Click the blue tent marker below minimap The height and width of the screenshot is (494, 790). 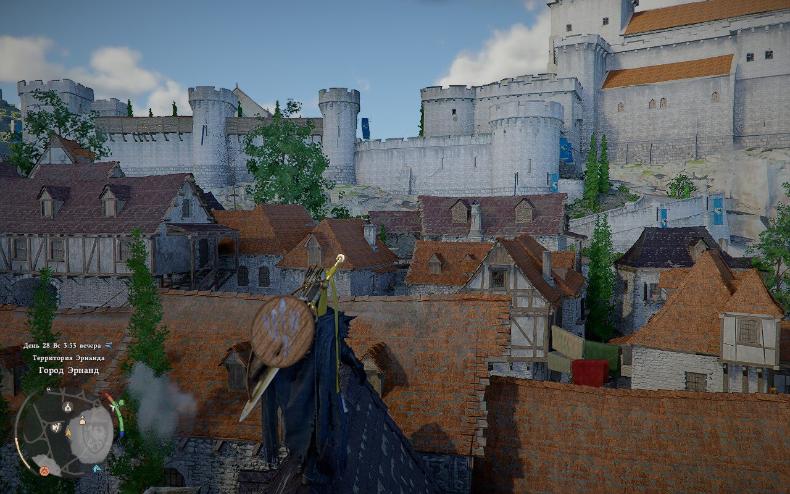pos(99,470)
